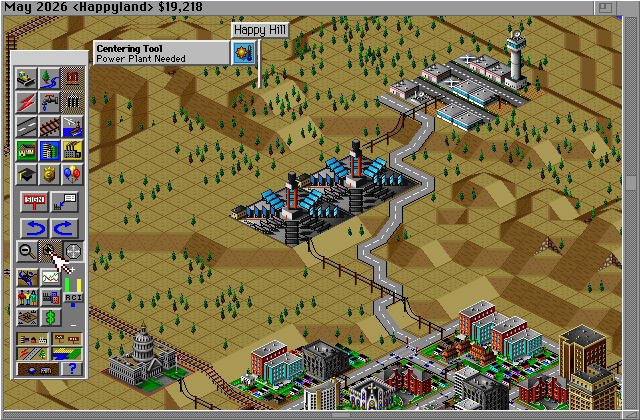Viewport: 640px width, 420px height.
Task: Activate the lightning bolt power tool
Action: click(27, 102)
